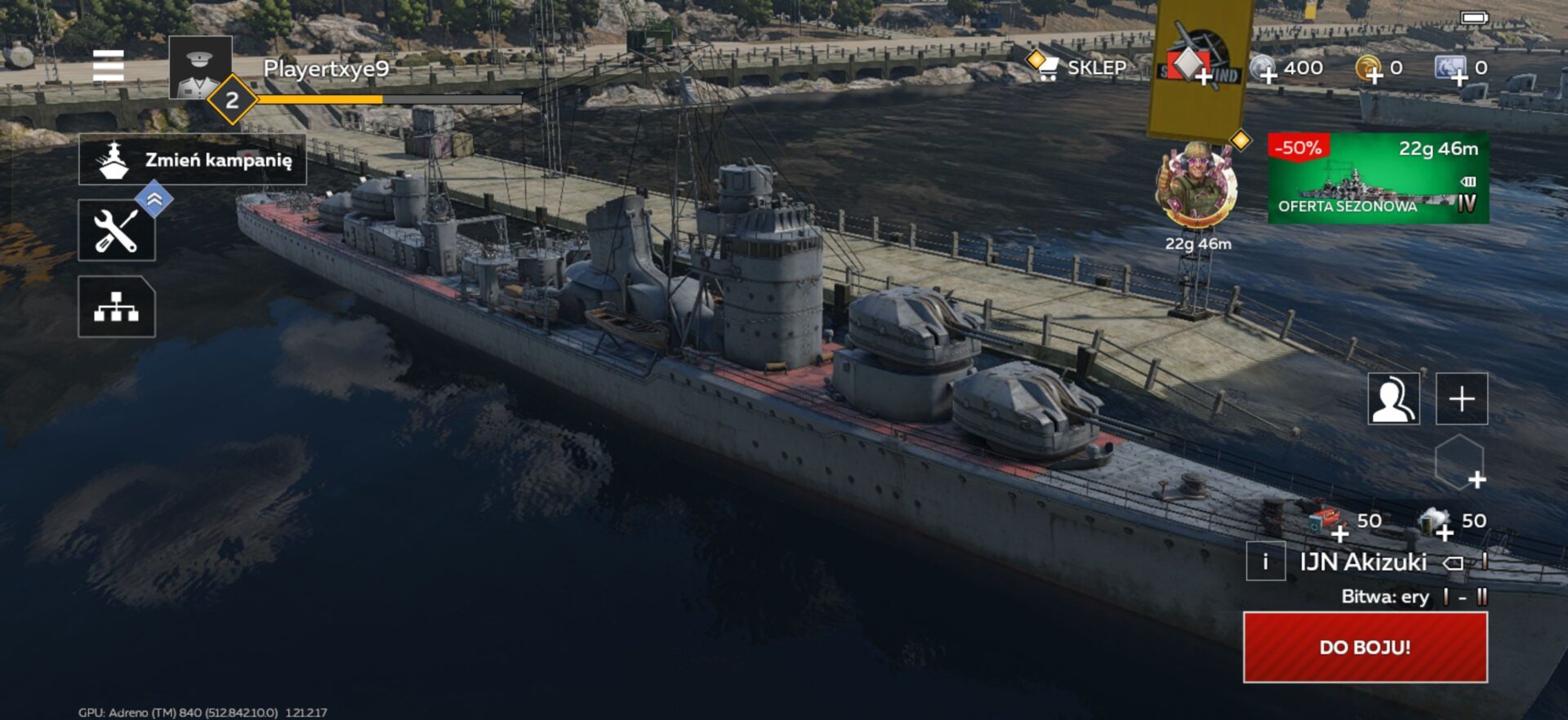1568x720 pixels.
Task: Open the friends silhouette icon
Action: (x=1393, y=399)
